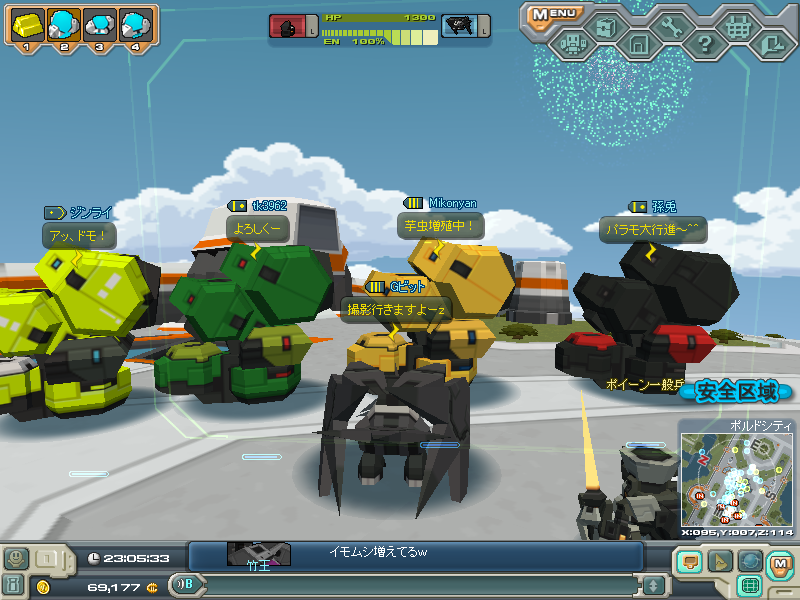The width and height of the screenshot is (800, 600).
Task: Open the robot icon in the menu bar
Action: (573, 43)
